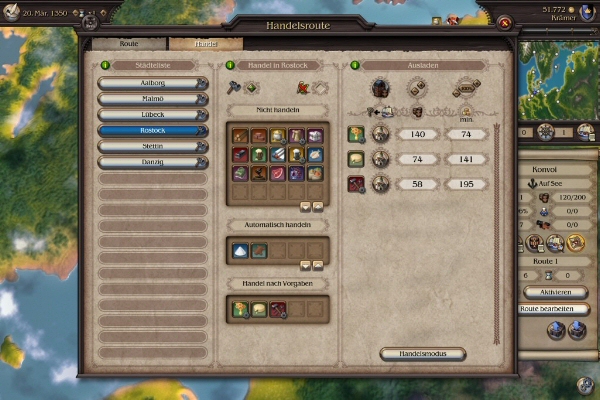Show info for the Städteliste panel
The height and width of the screenshot is (400, 600).
click(x=104, y=65)
